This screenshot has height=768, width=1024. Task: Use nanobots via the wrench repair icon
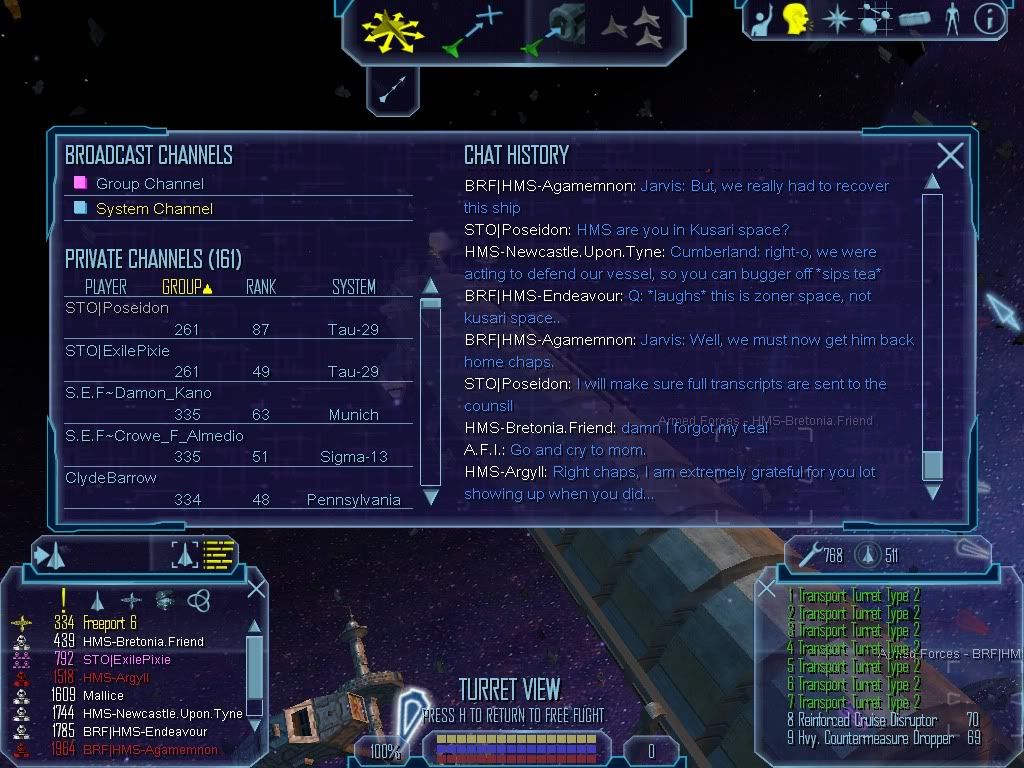806,552
